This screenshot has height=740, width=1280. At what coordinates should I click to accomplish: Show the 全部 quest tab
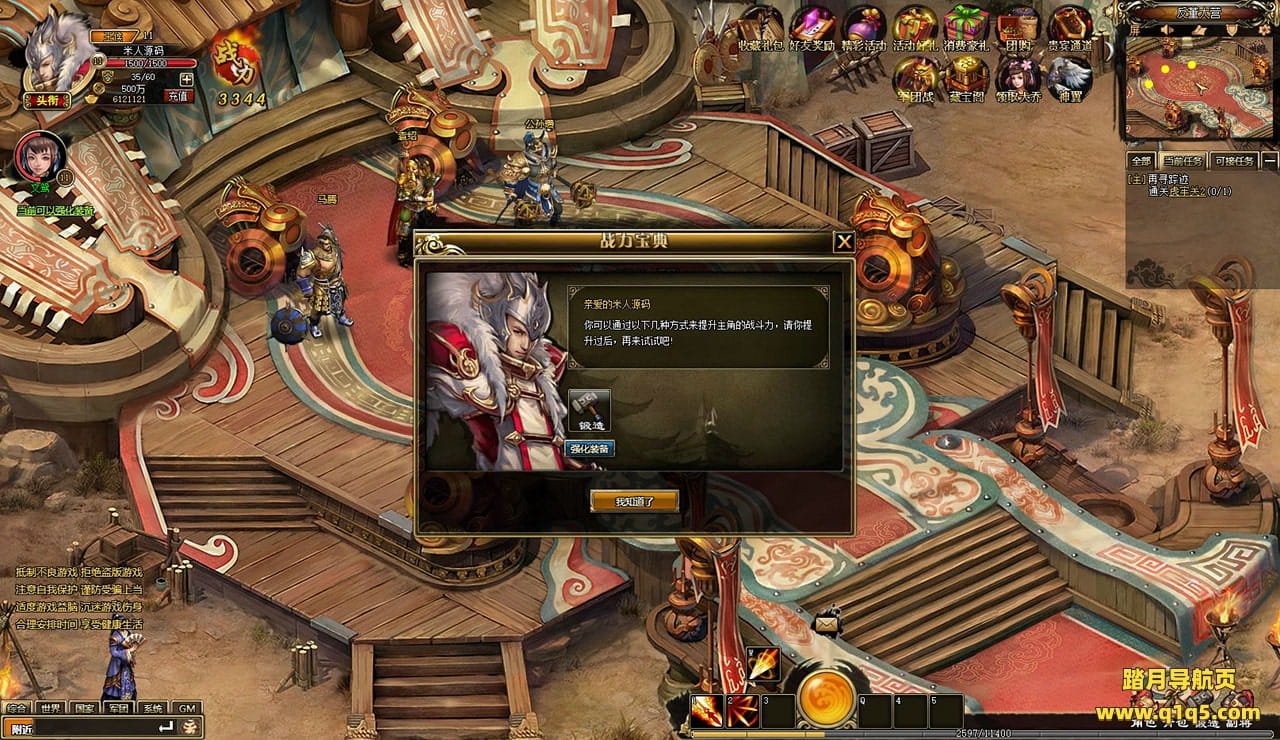point(1141,160)
